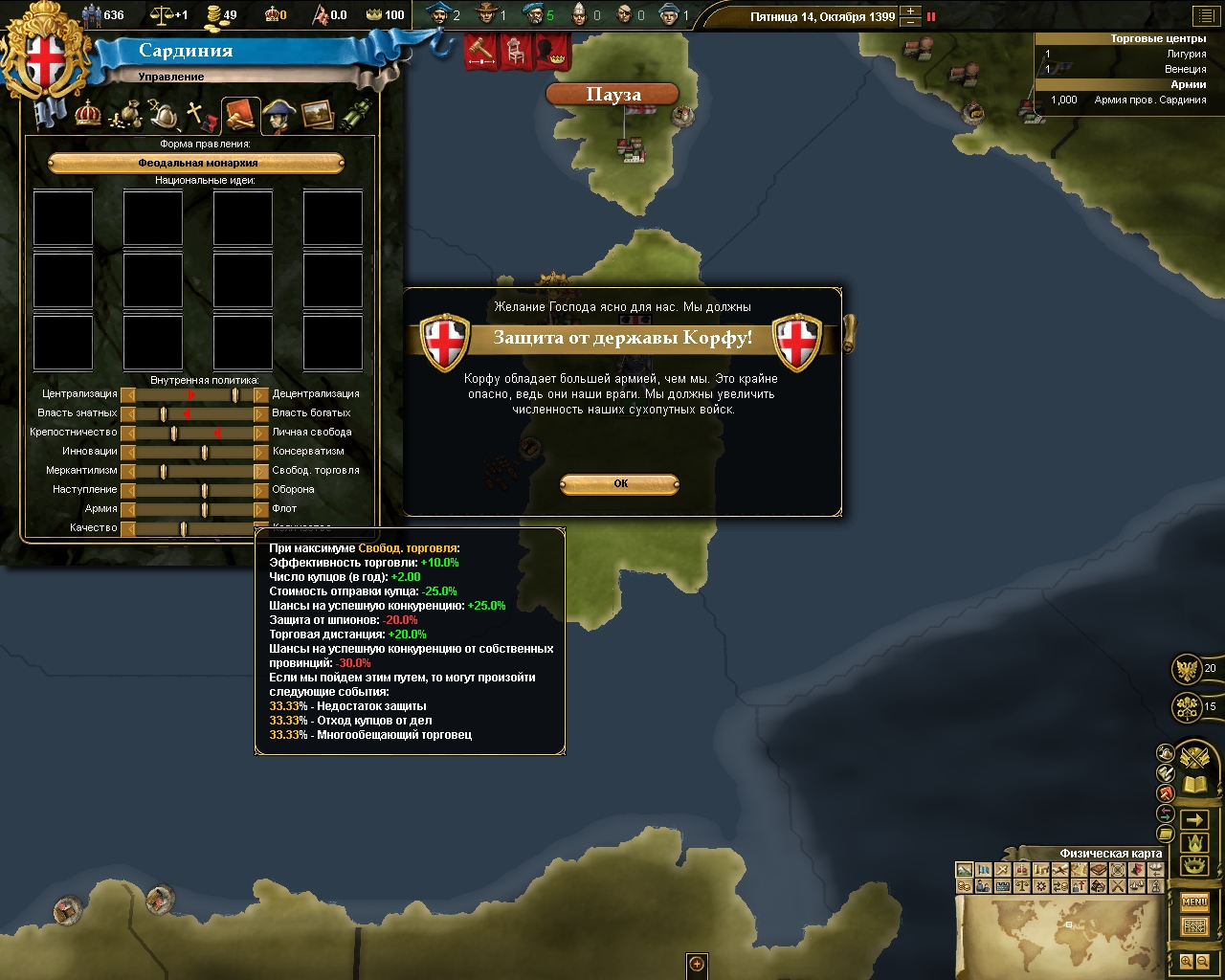Screen dimensions: 1225x980
Task: Select the Army of Sardinia in outliner
Action: tap(1129, 100)
